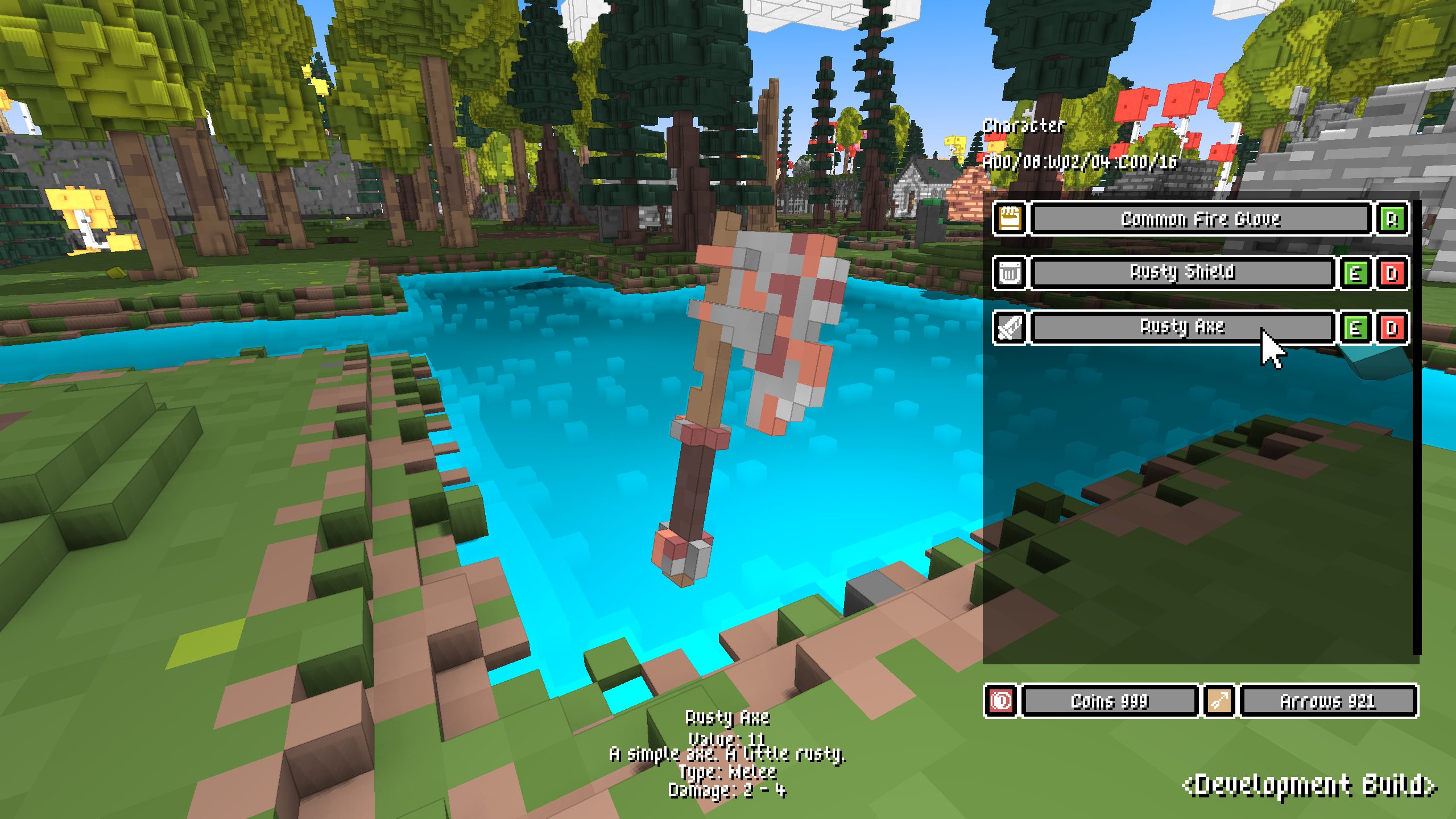Viewport: 1456px width, 819px height.
Task: Select the Common Fire Glove entry
Action: (1200, 219)
